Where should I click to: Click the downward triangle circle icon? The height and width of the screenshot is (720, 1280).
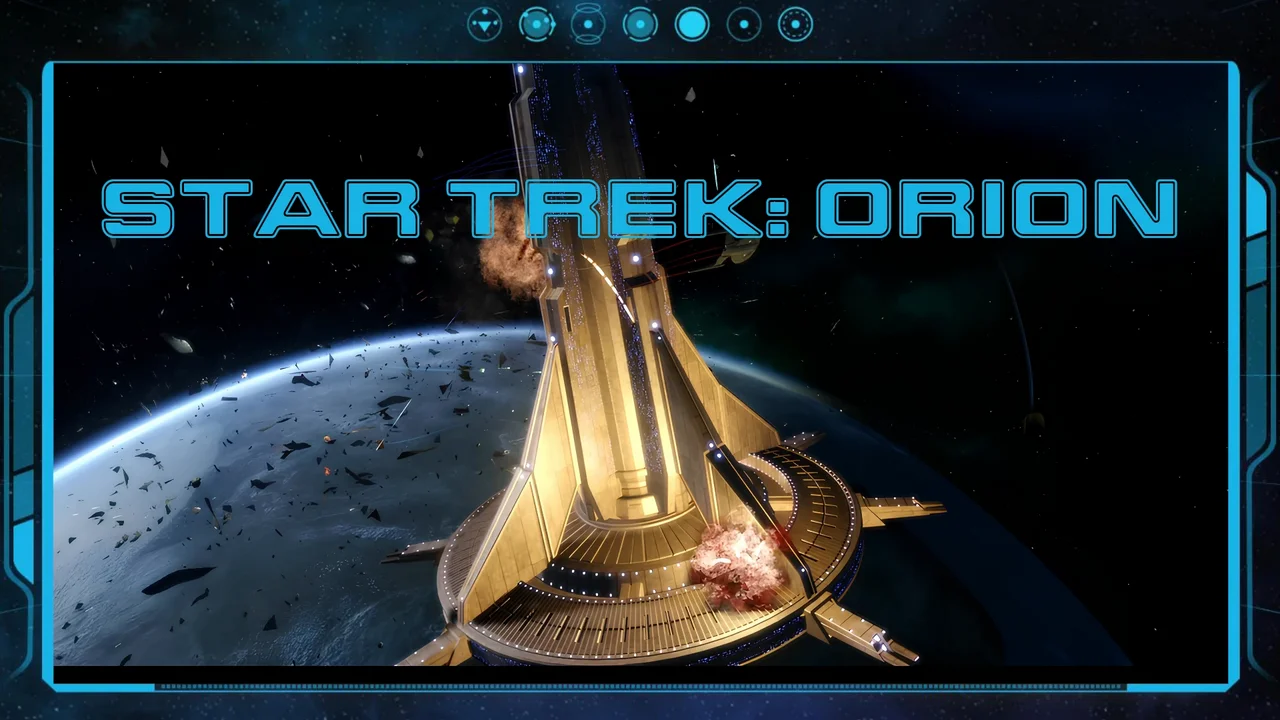[485, 24]
